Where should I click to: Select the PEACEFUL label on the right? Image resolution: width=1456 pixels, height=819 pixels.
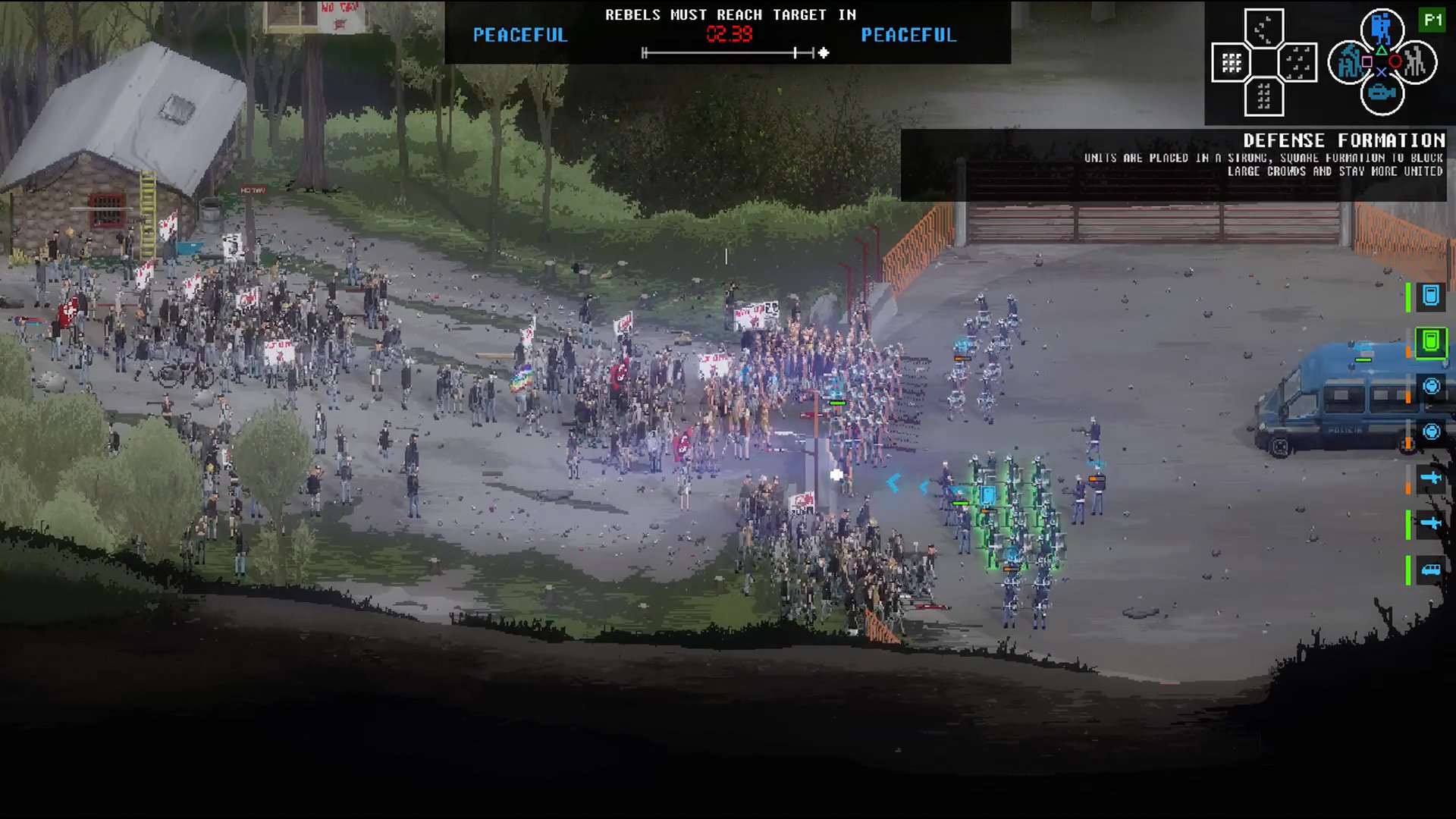click(908, 35)
